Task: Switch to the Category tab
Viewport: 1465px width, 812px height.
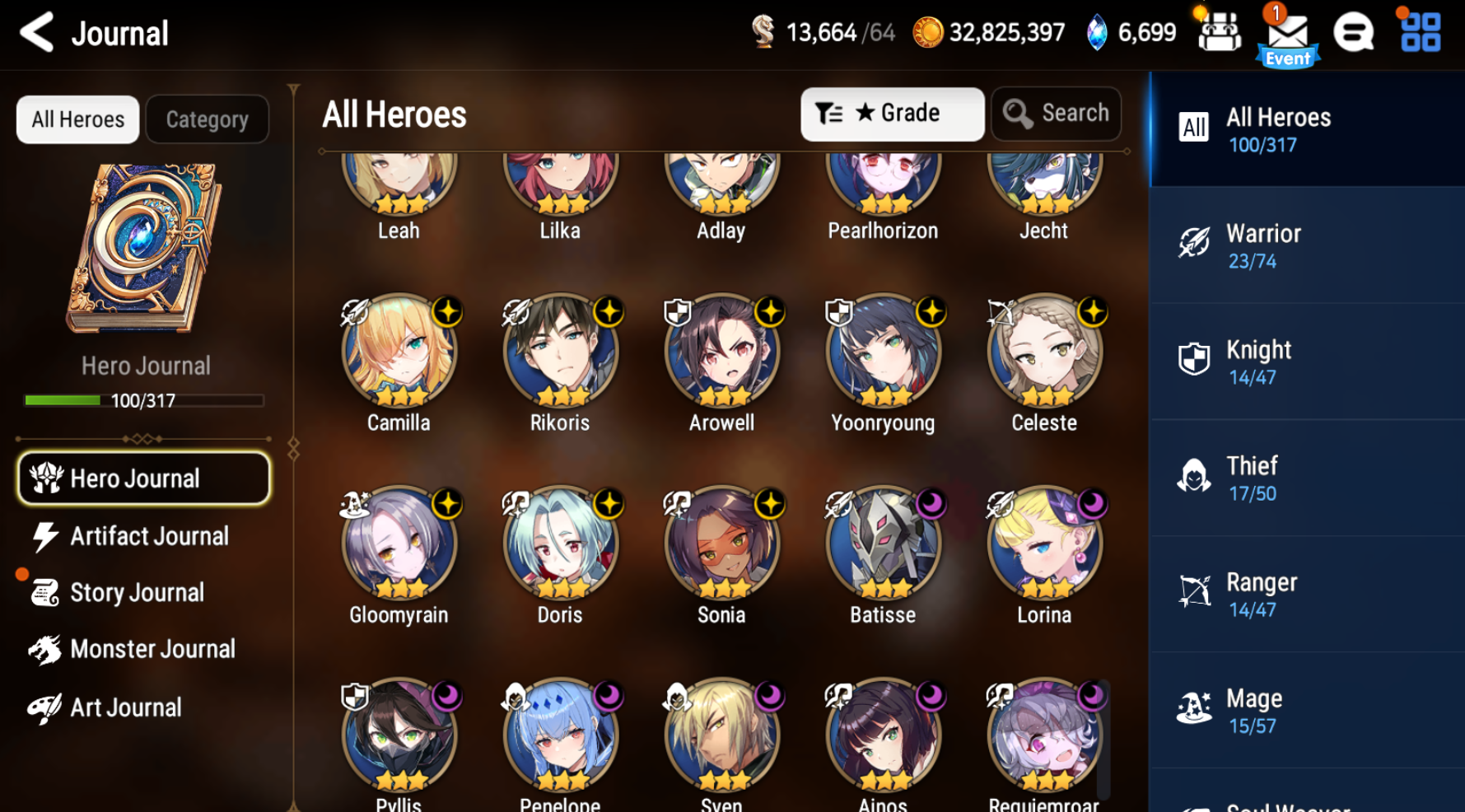Action: coord(207,119)
